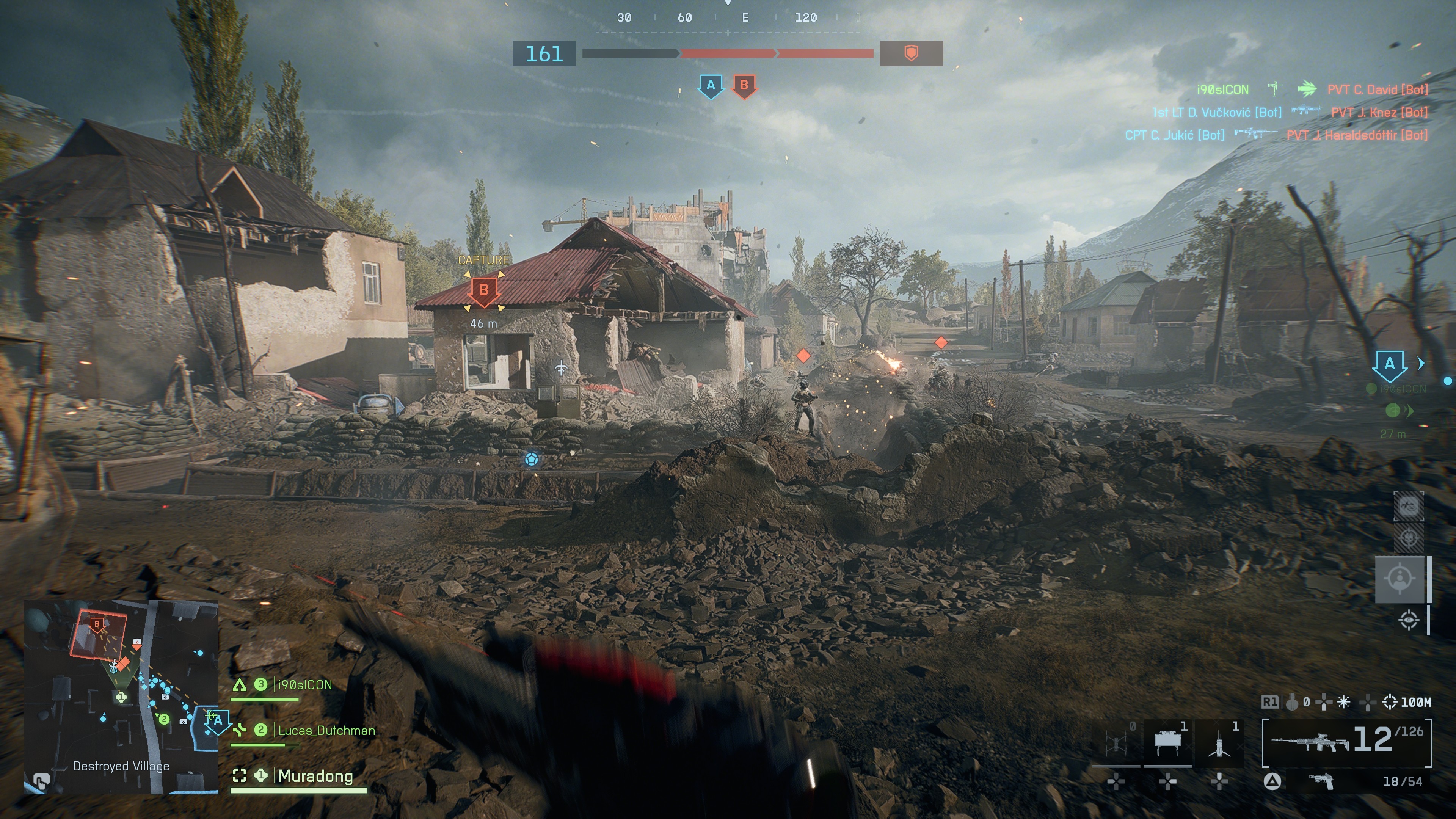Select squad member i90sICON
This screenshot has height=819, width=1456.
304,685
